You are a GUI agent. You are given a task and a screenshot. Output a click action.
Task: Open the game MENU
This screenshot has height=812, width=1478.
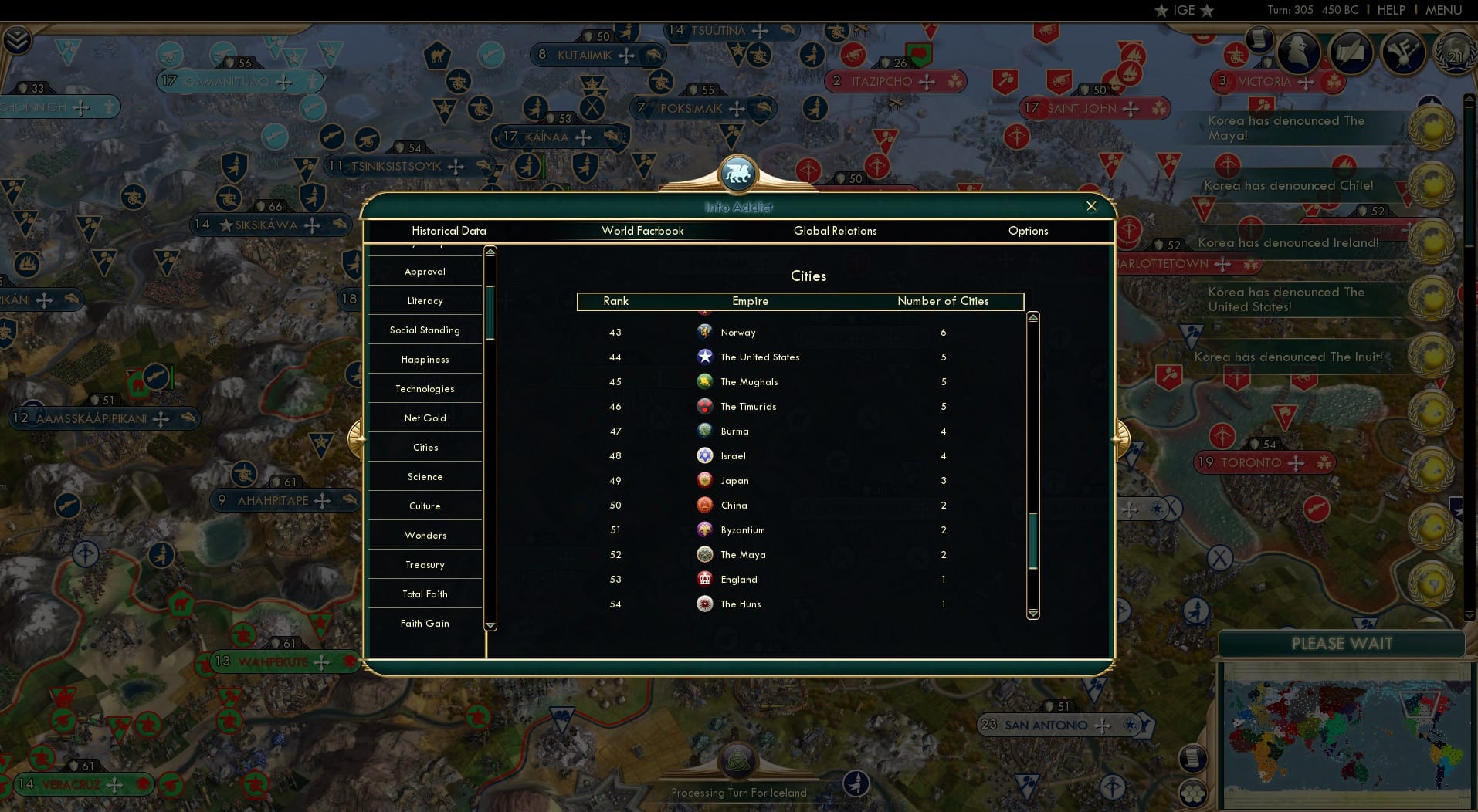1442,10
